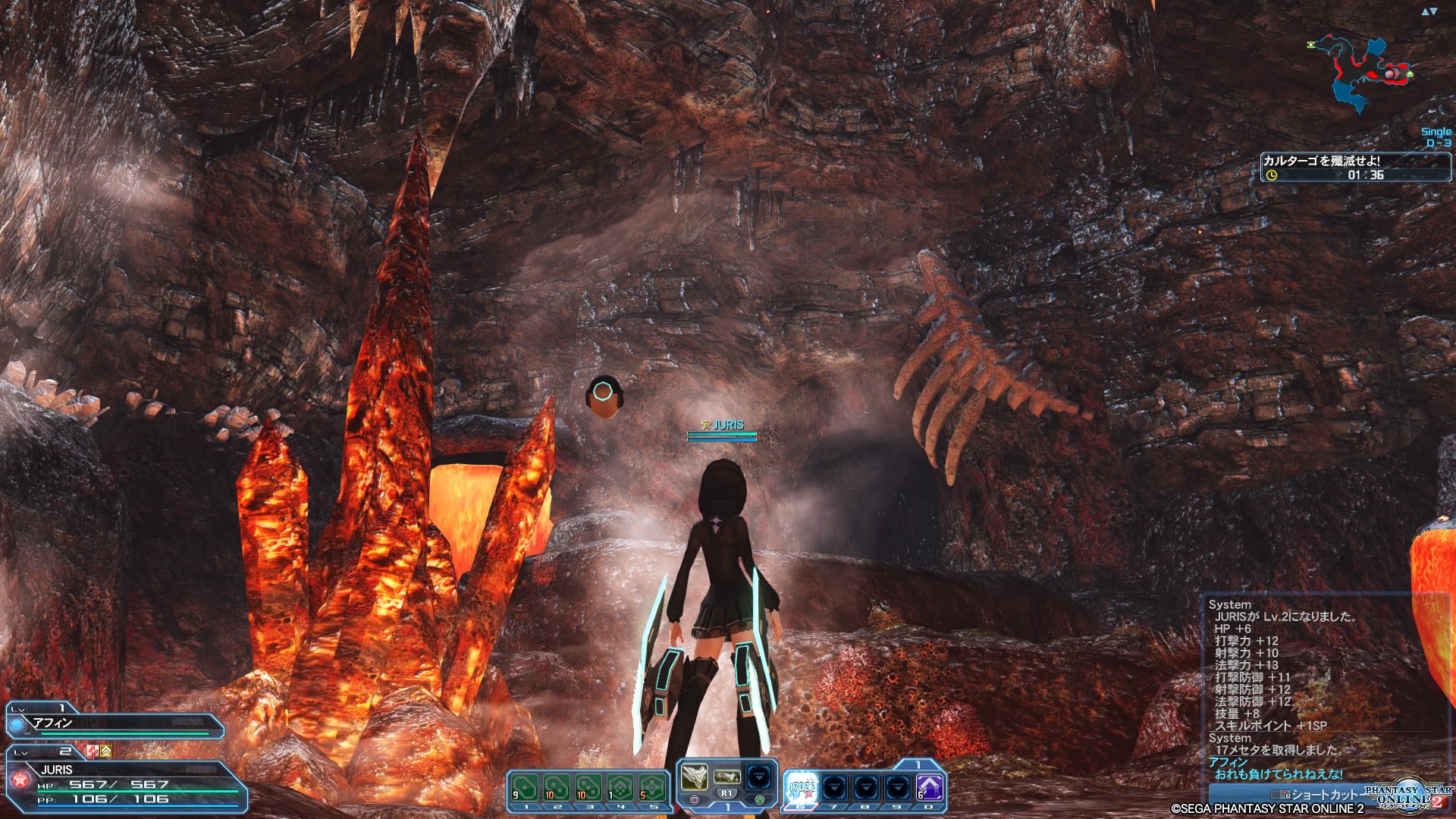Trigger the glowing white skill in slot 6

point(802,787)
